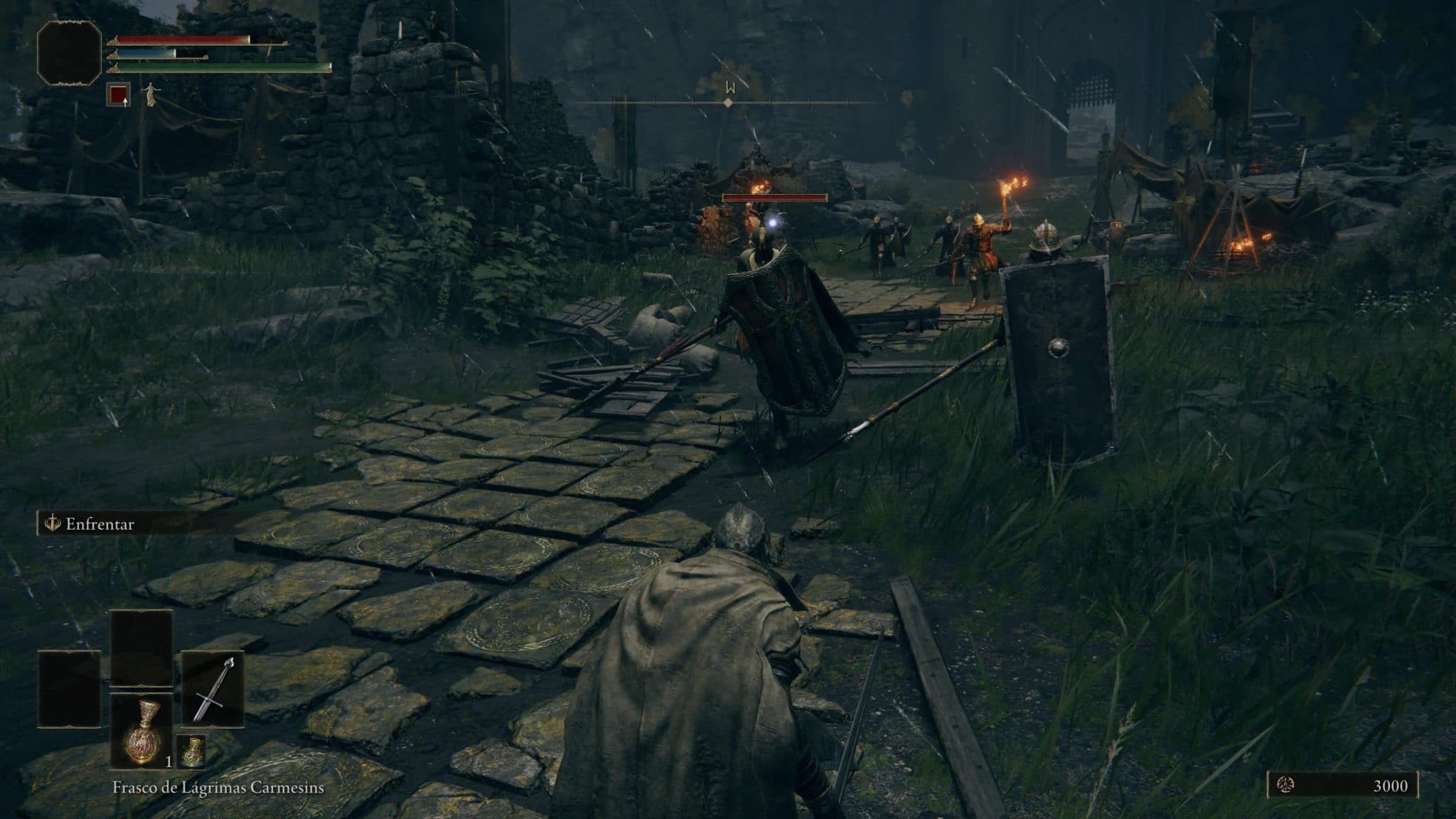Screen dimensions: 1456x819
Task: Choose the small blue flask icon
Action: pyautogui.click(x=191, y=751)
